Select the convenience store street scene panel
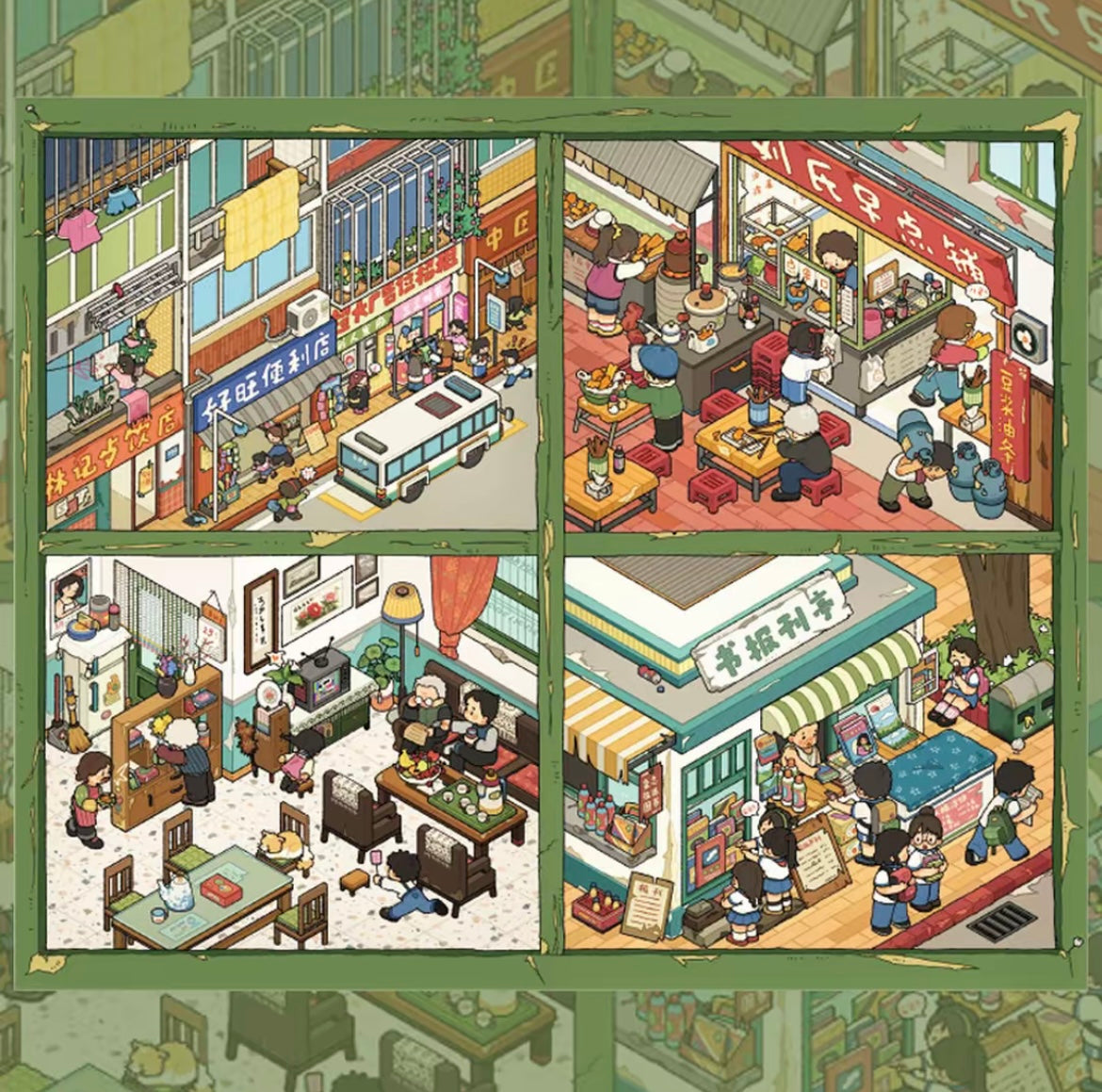 coord(292,334)
